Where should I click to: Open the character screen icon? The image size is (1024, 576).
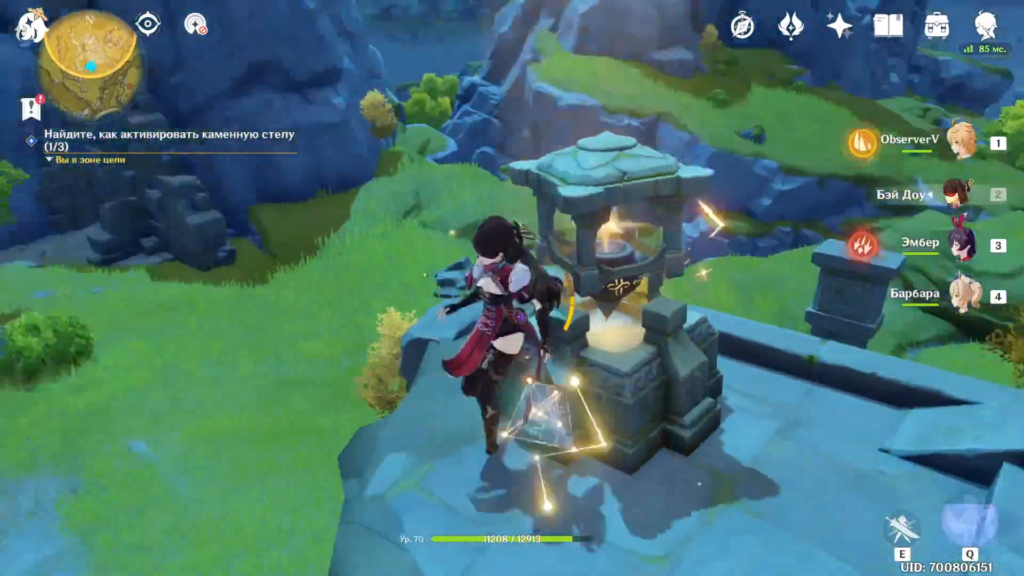pos(987,26)
